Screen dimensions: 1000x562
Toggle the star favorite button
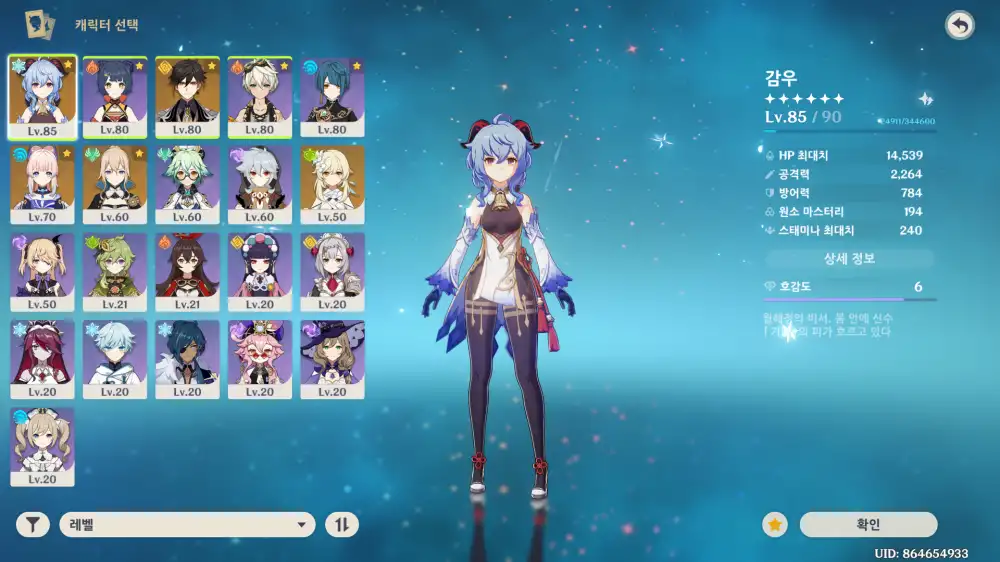pyautogui.click(x=773, y=524)
